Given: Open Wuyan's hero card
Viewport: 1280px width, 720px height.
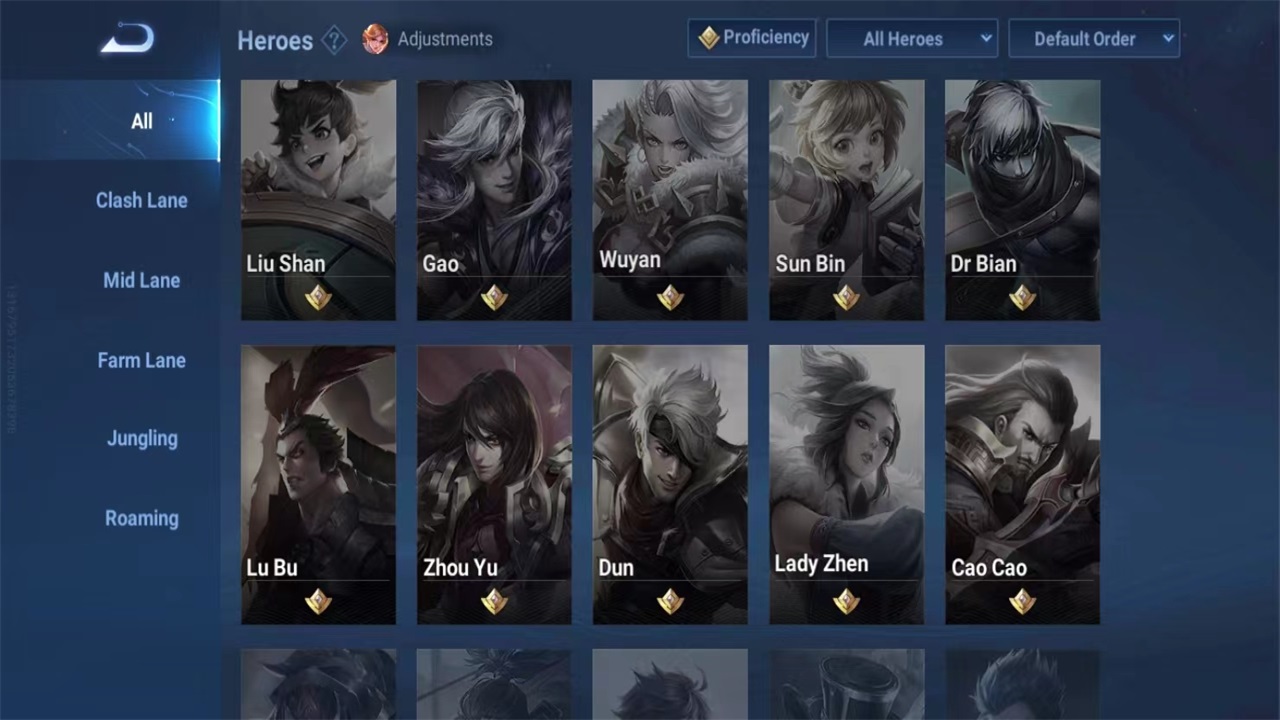Looking at the screenshot, I should click(x=670, y=200).
